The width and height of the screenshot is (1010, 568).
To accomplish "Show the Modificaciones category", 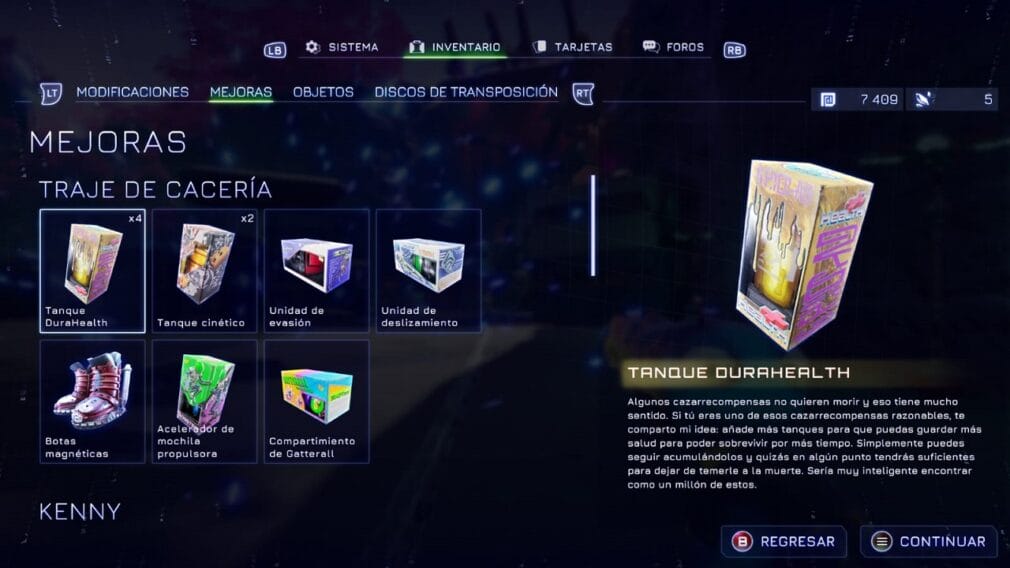I will pos(132,92).
